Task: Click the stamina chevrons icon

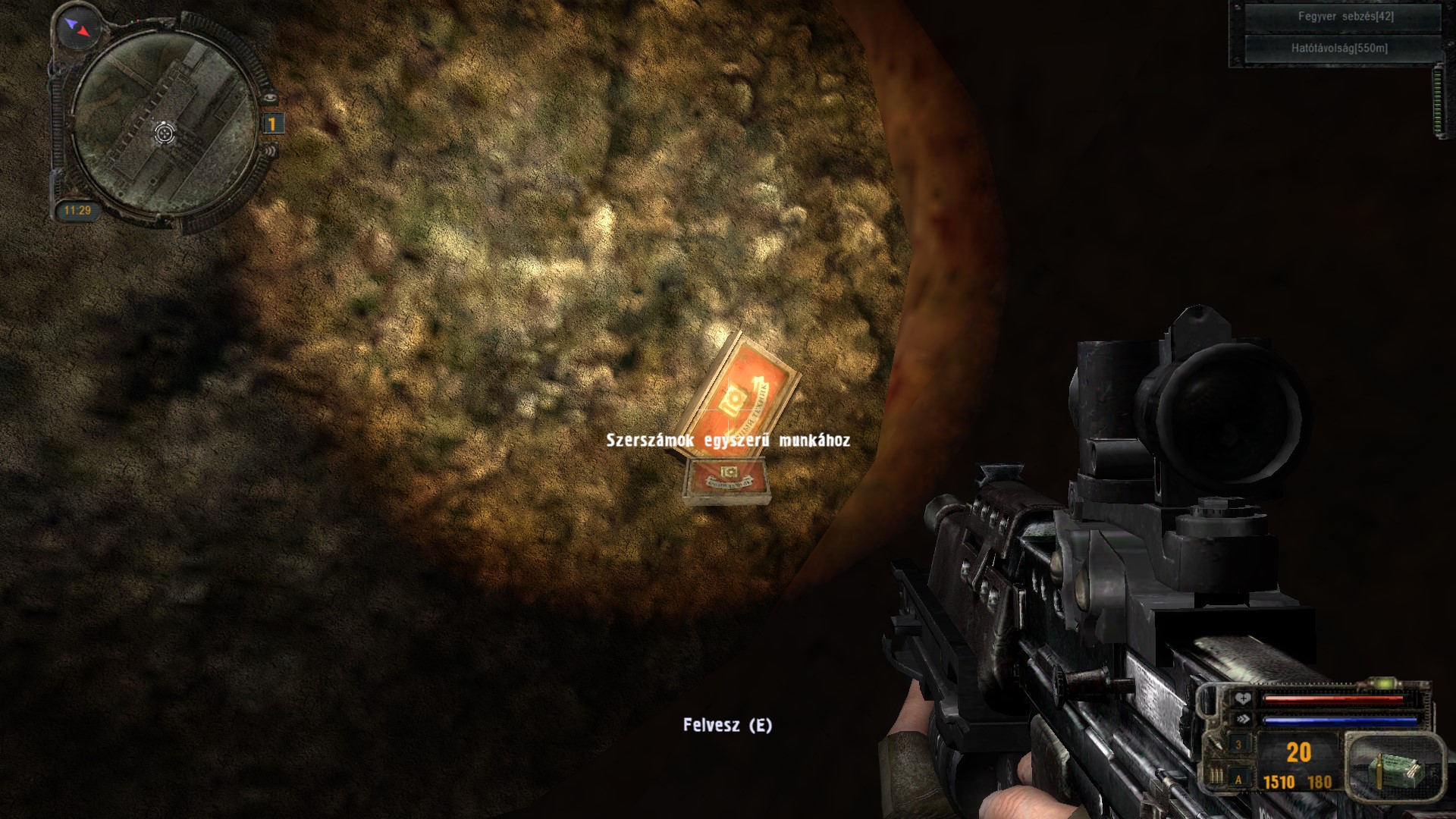Action: pyautogui.click(x=1242, y=719)
